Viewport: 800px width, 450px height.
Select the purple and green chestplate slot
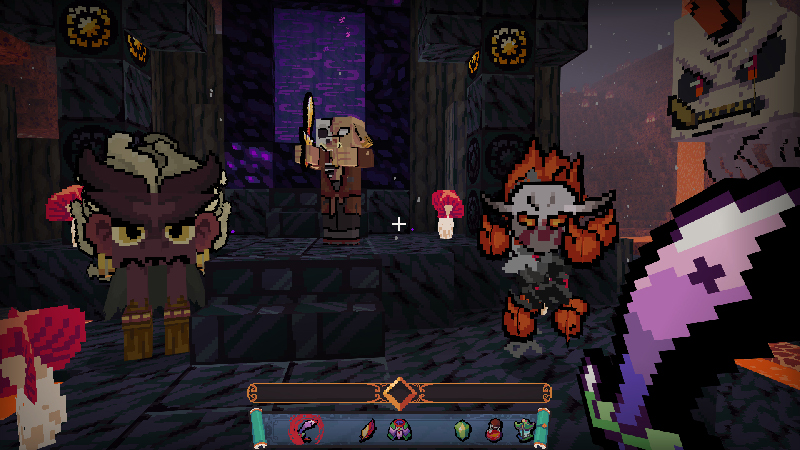coord(398,431)
